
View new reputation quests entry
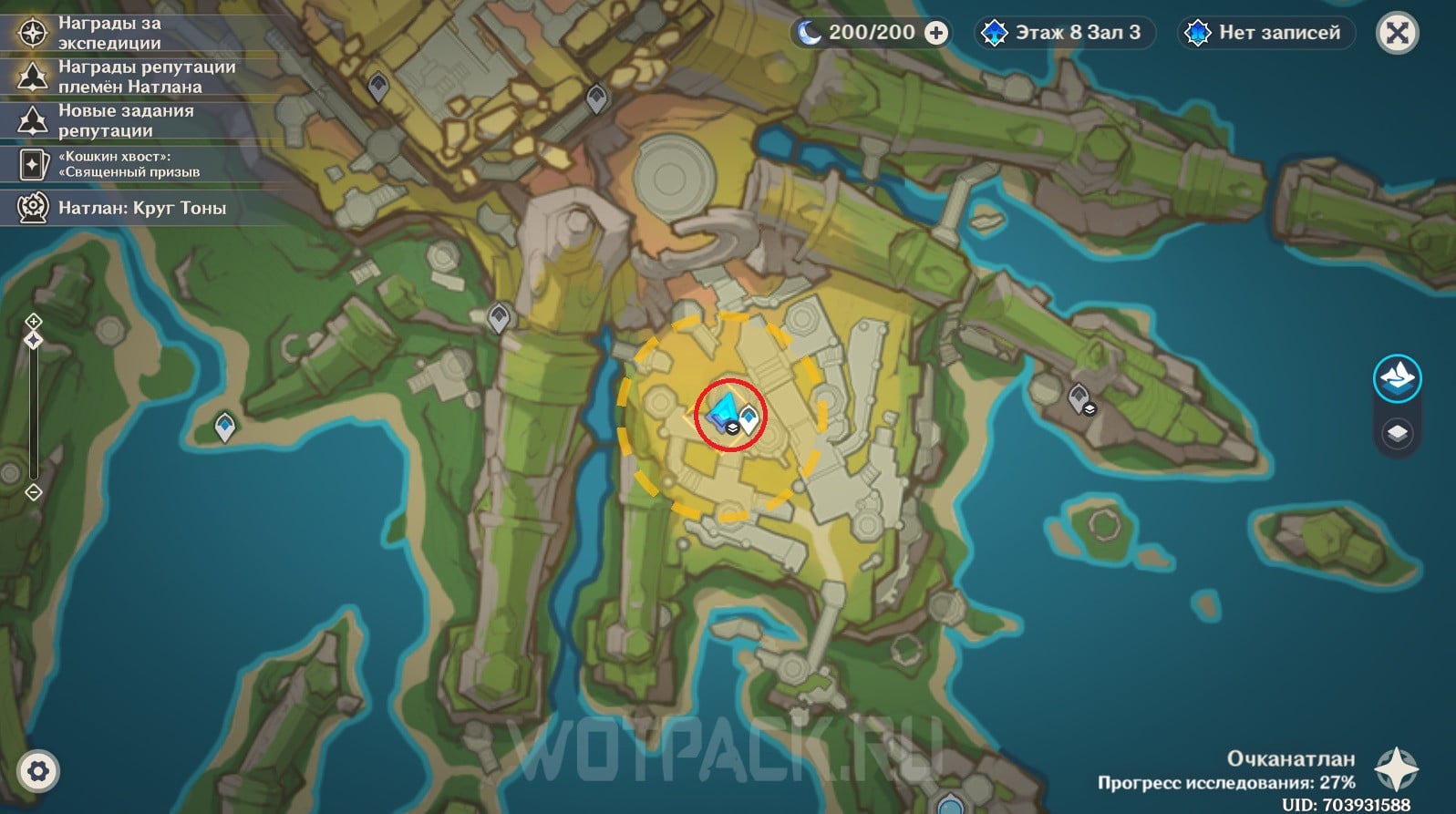click(126, 120)
